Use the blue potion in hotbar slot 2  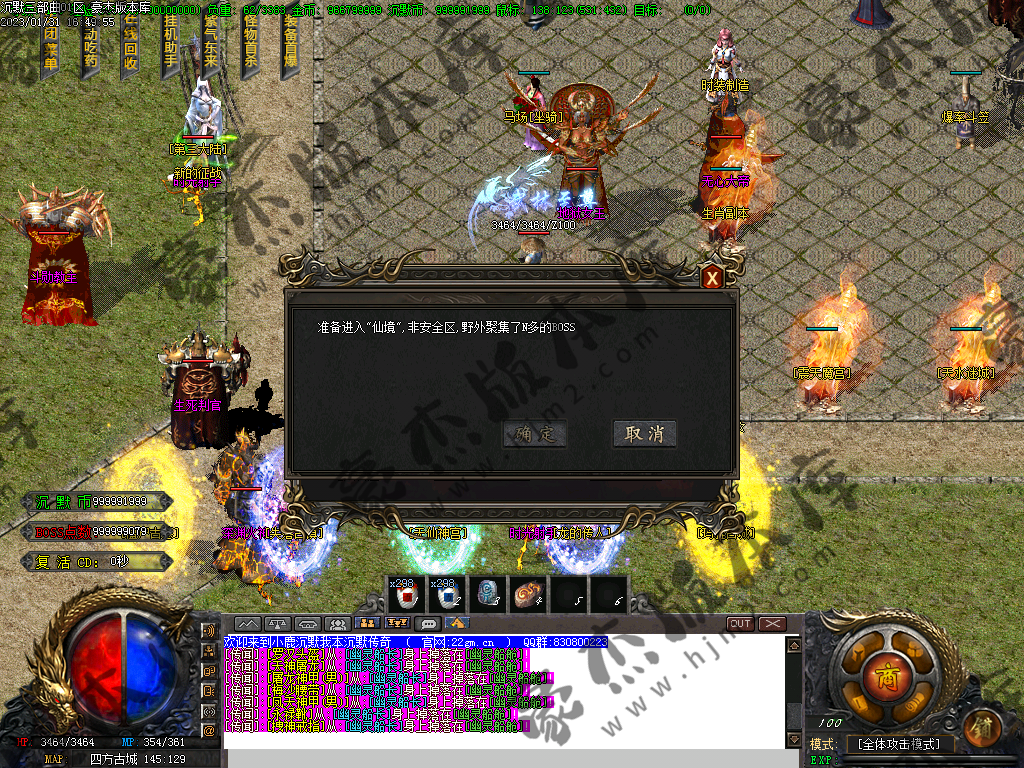[447, 595]
